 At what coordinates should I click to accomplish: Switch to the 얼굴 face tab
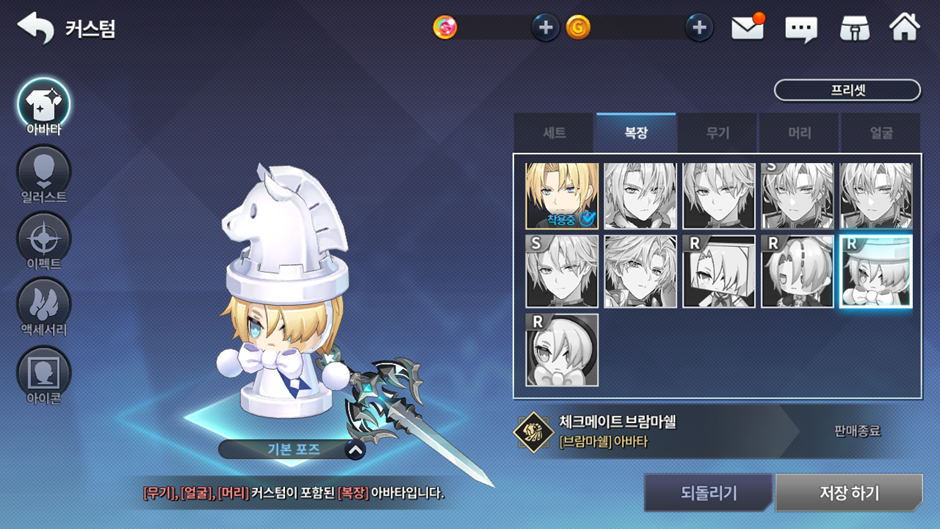coord(881,133)
